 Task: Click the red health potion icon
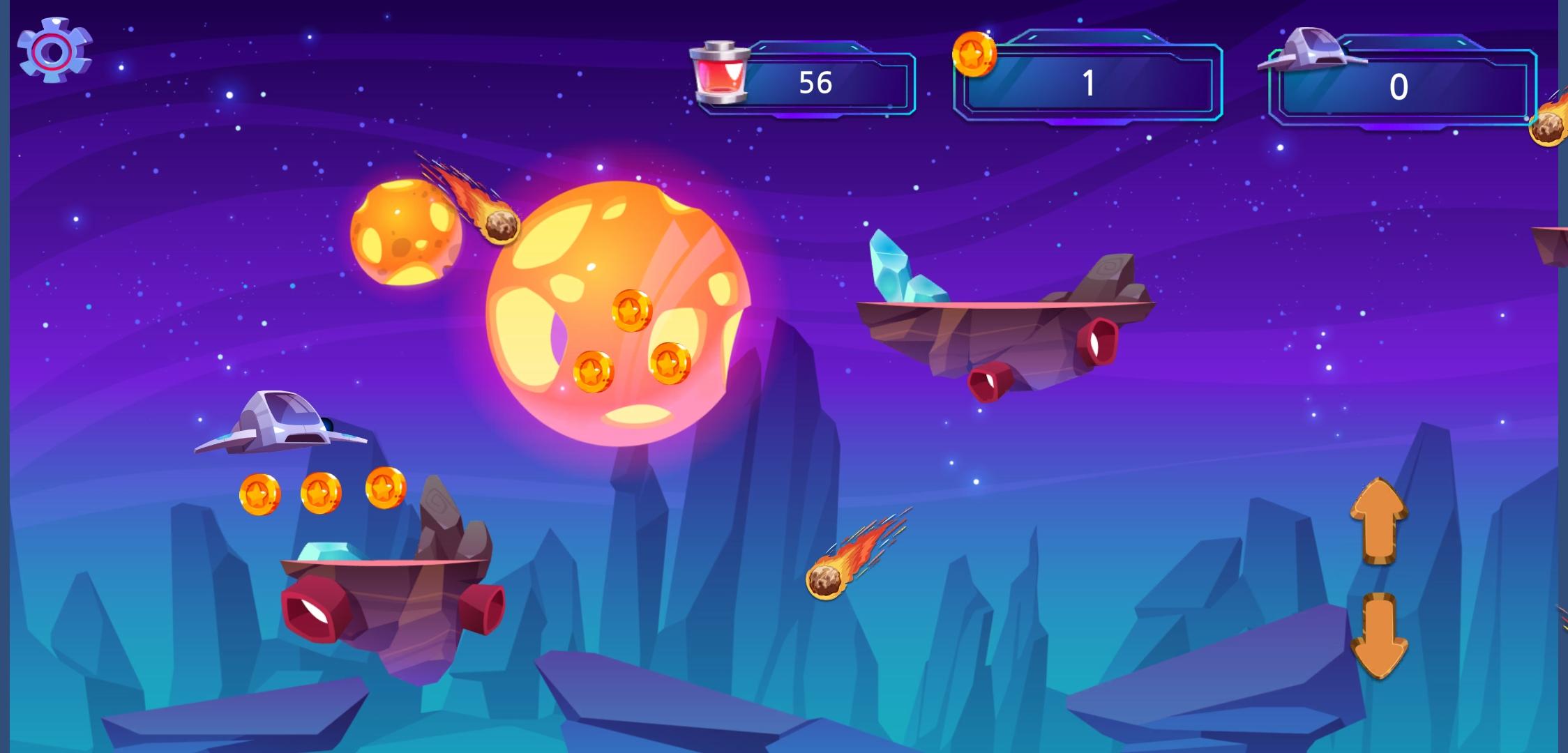point(718,77)
